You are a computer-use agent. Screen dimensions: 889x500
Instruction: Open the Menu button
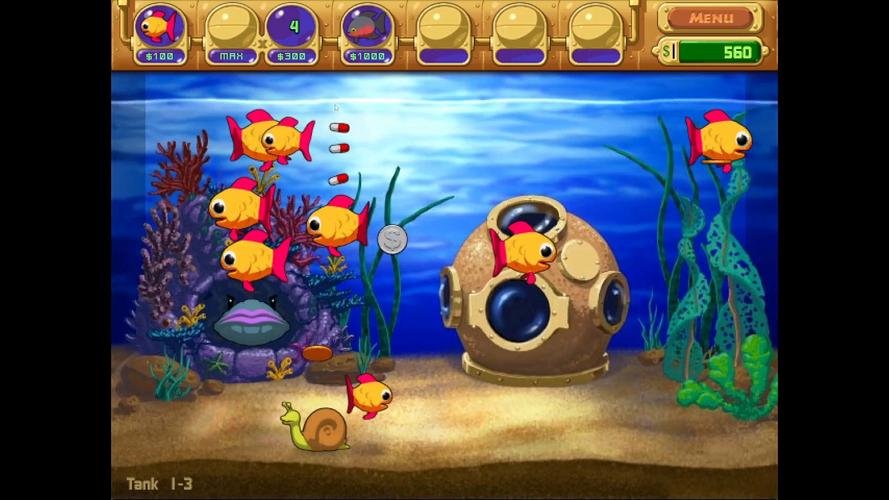click(x=710, y=18)
